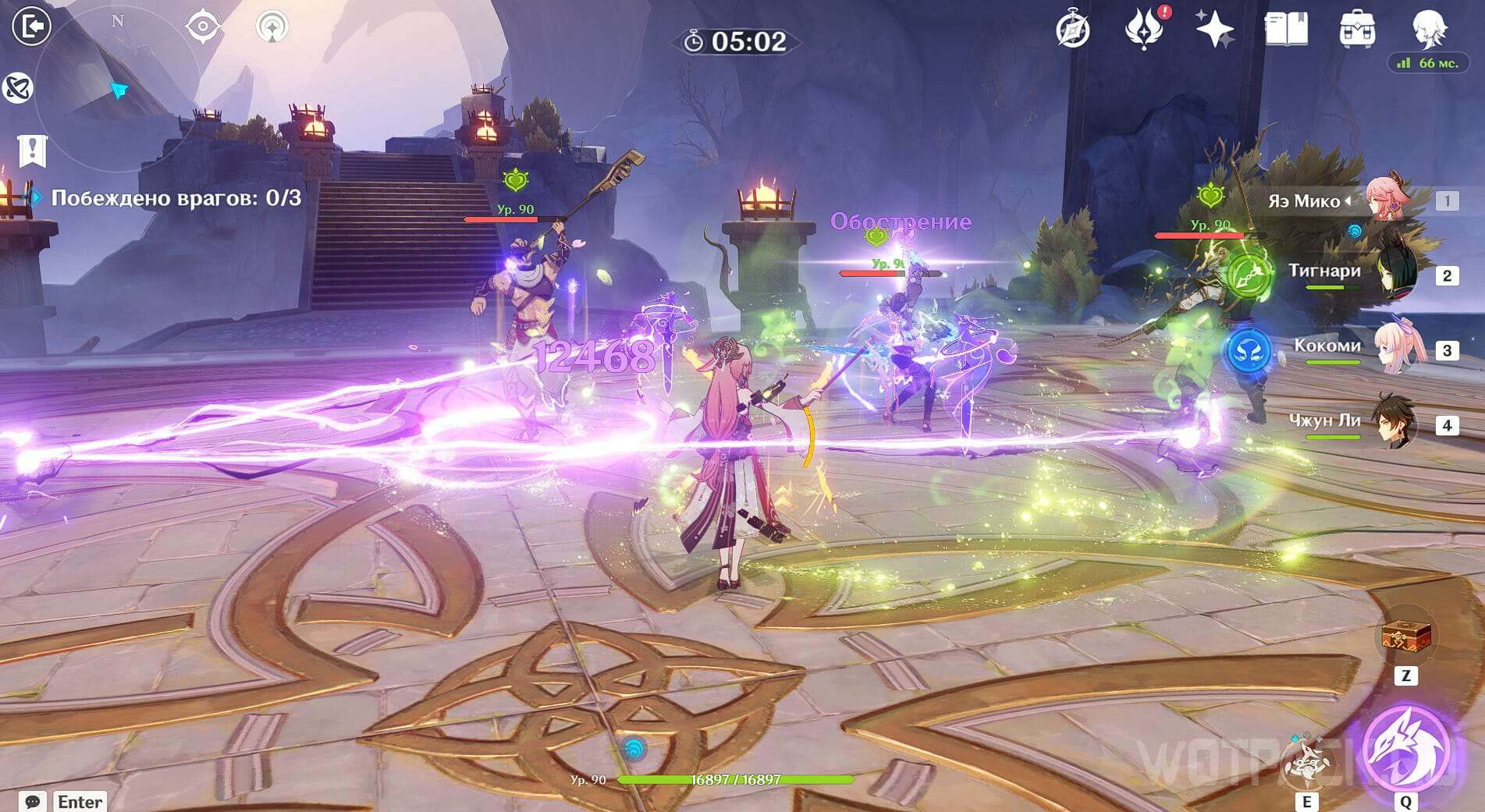Click the round icon beside the crosshair
This screenshot has height=812, width=1485.
point(272,27)
